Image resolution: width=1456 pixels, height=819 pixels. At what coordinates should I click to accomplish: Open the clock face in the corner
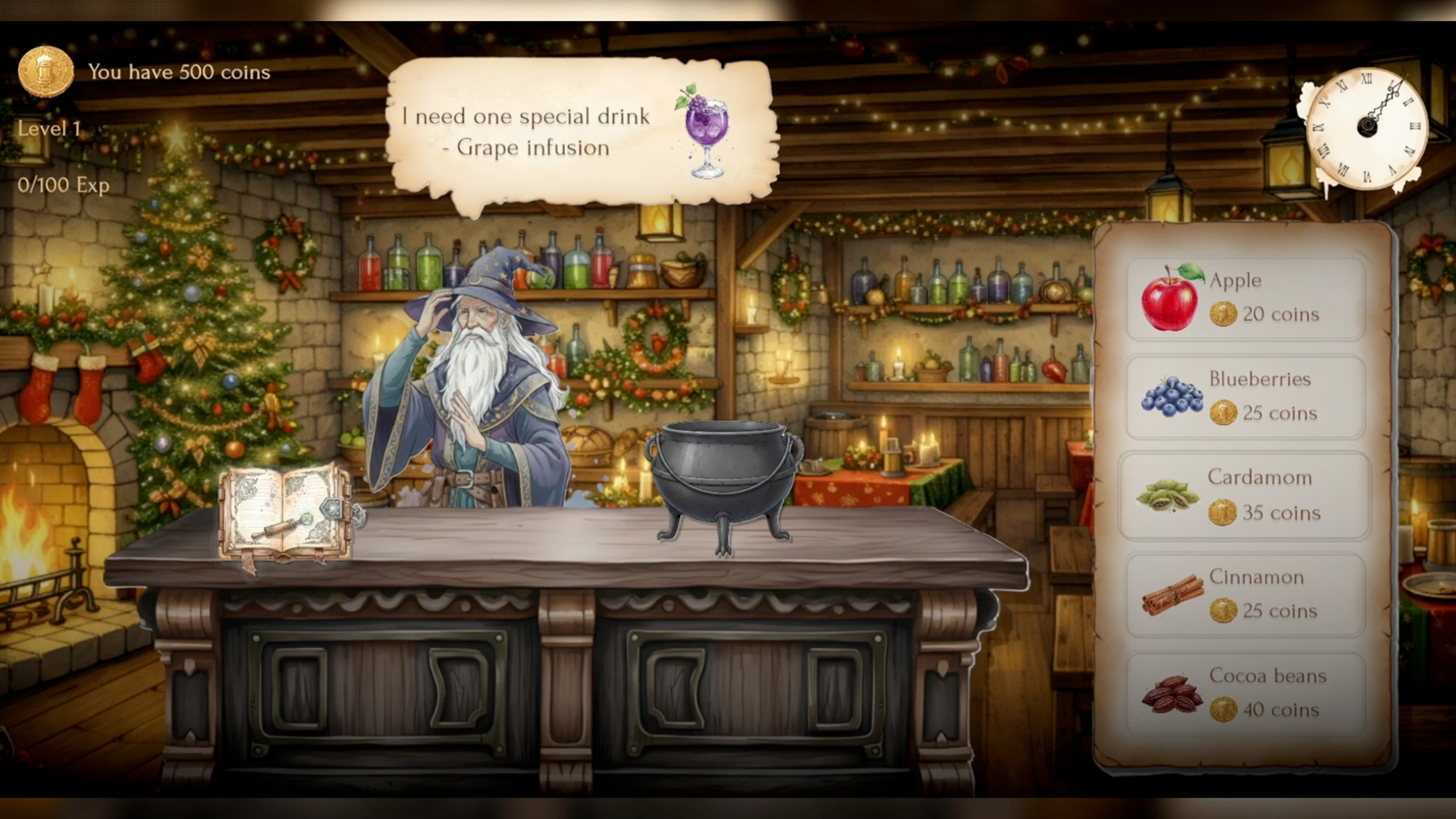[x=1367, y=127]
